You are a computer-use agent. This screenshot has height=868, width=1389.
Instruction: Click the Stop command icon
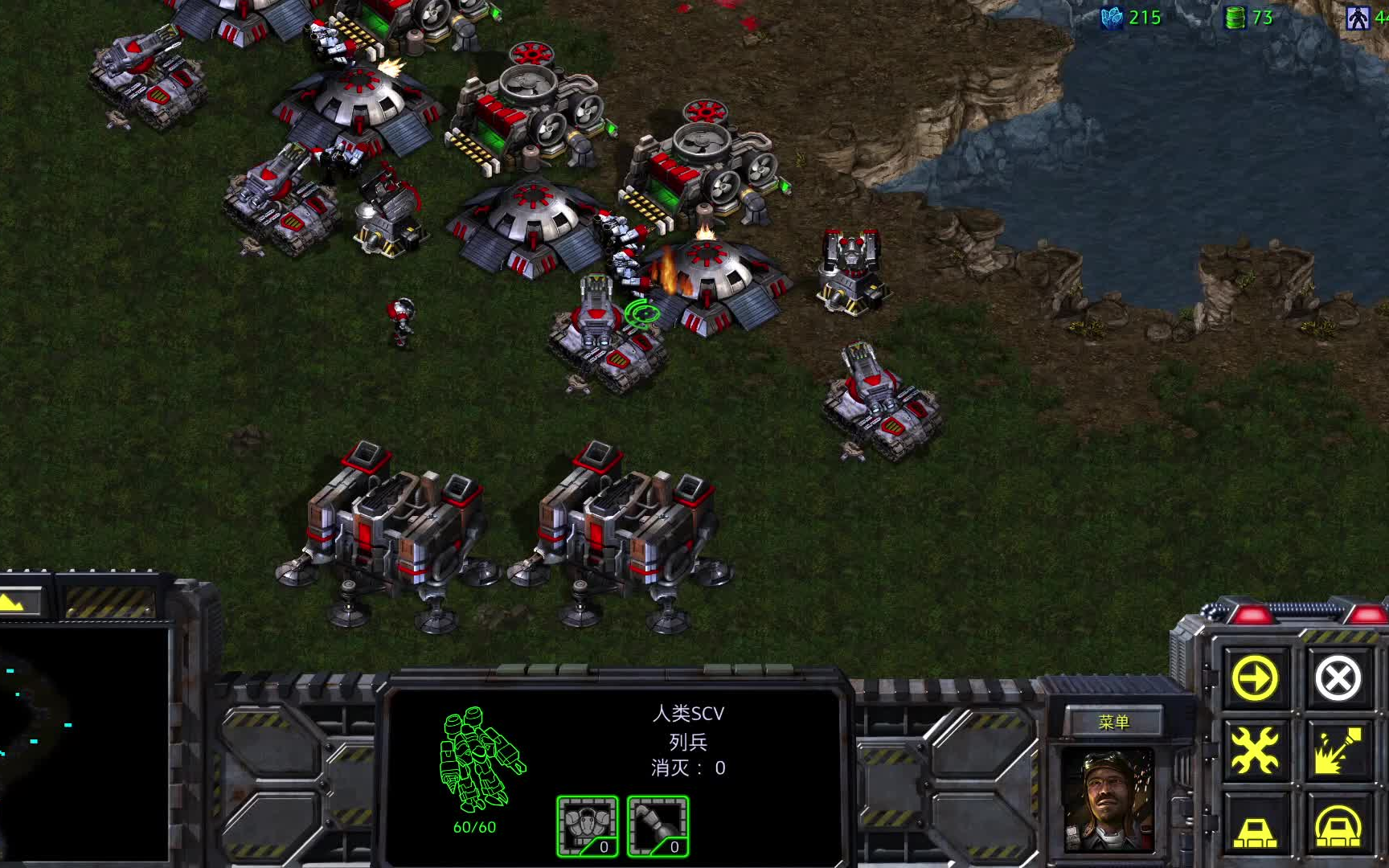tap(1338, 679)
